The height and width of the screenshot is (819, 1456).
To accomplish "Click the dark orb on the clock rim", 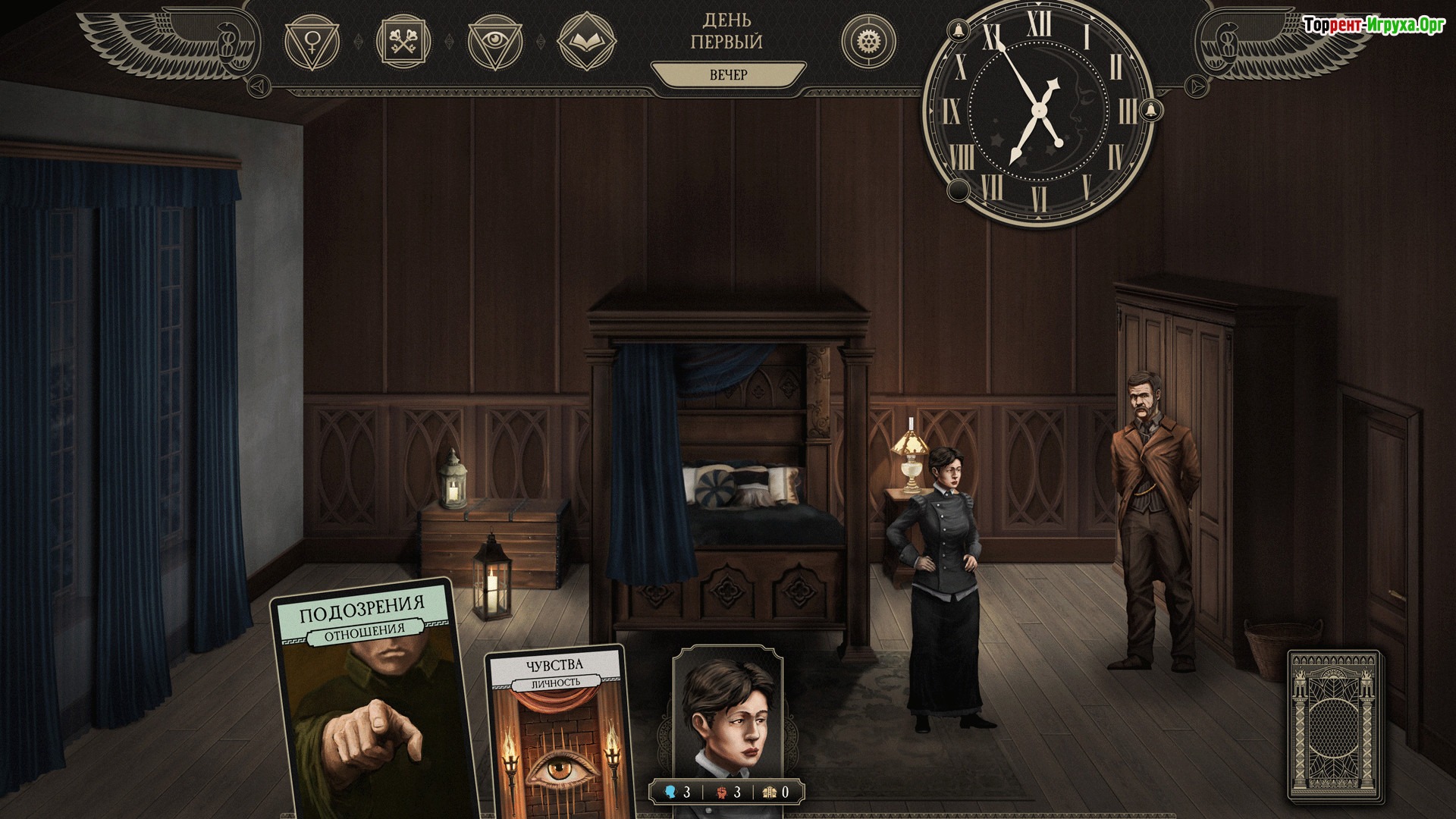I will (958, 190).
